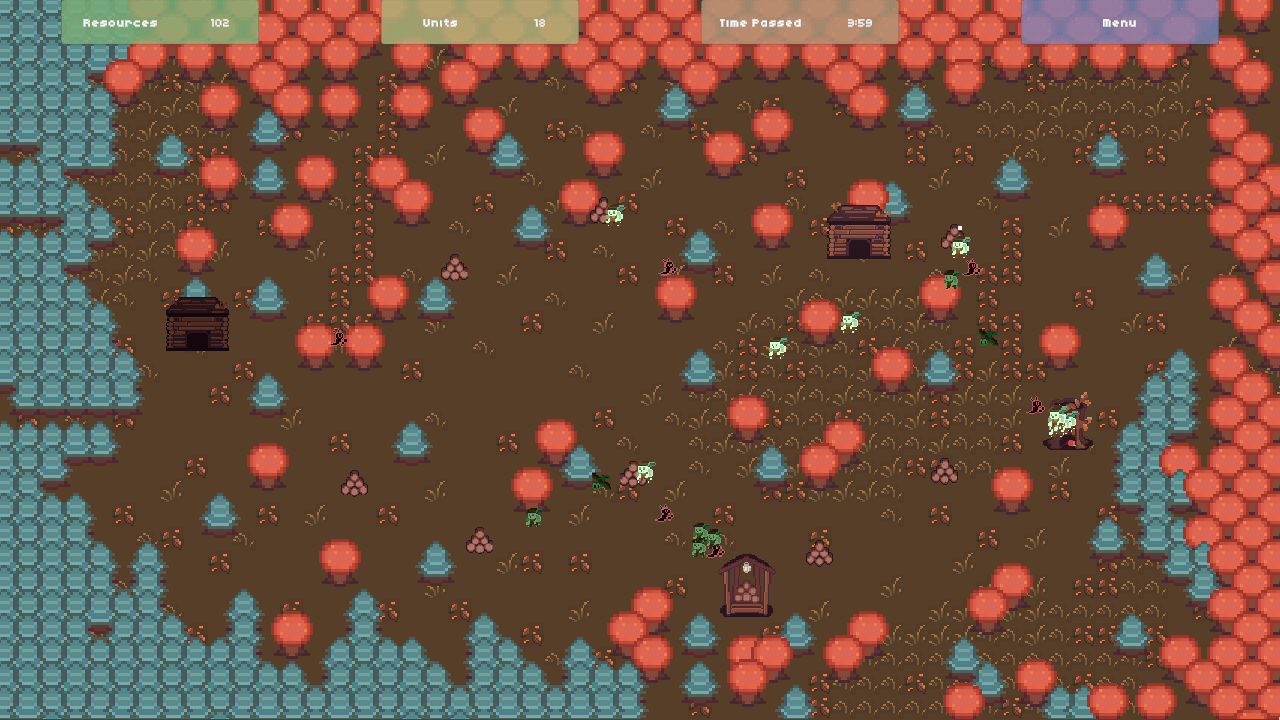Click the berry storage shrine near the bottom
1280x720 pixels.
point(745,583)
